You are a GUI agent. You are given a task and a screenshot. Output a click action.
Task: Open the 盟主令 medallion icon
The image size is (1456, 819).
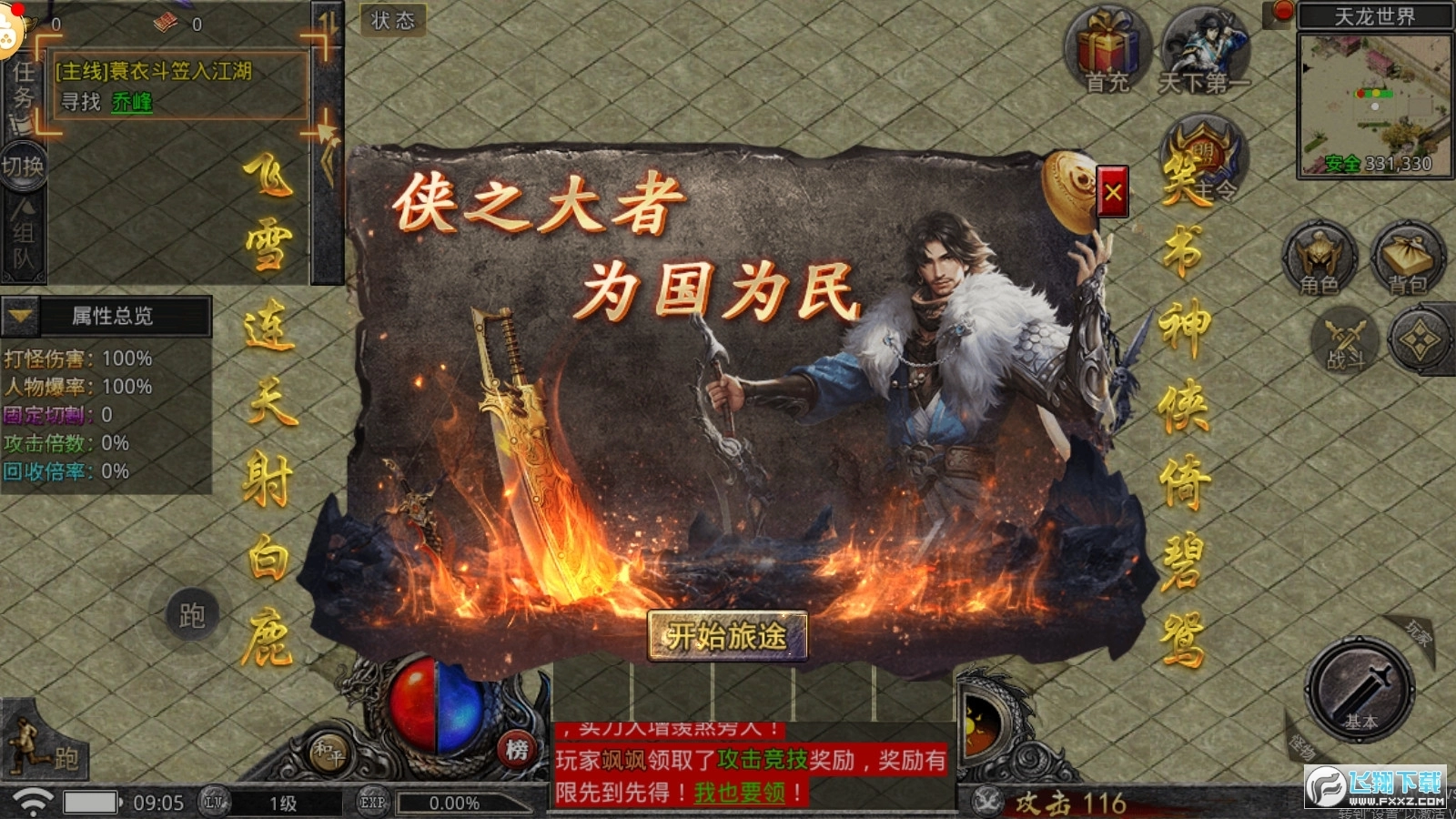pos(1203,159)
